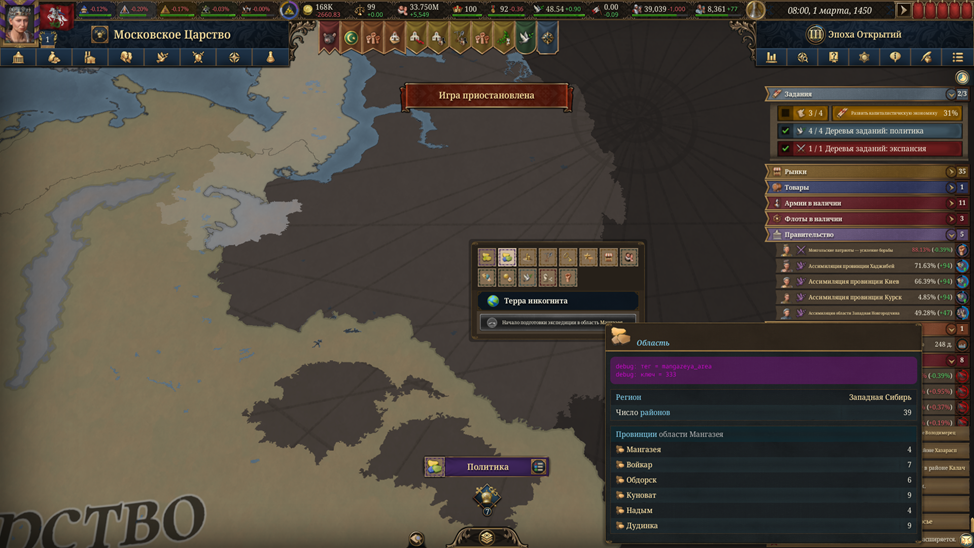974x548 pixels.
Task: Click the play arrow to unpause the game
Action: tap(903, 10)
